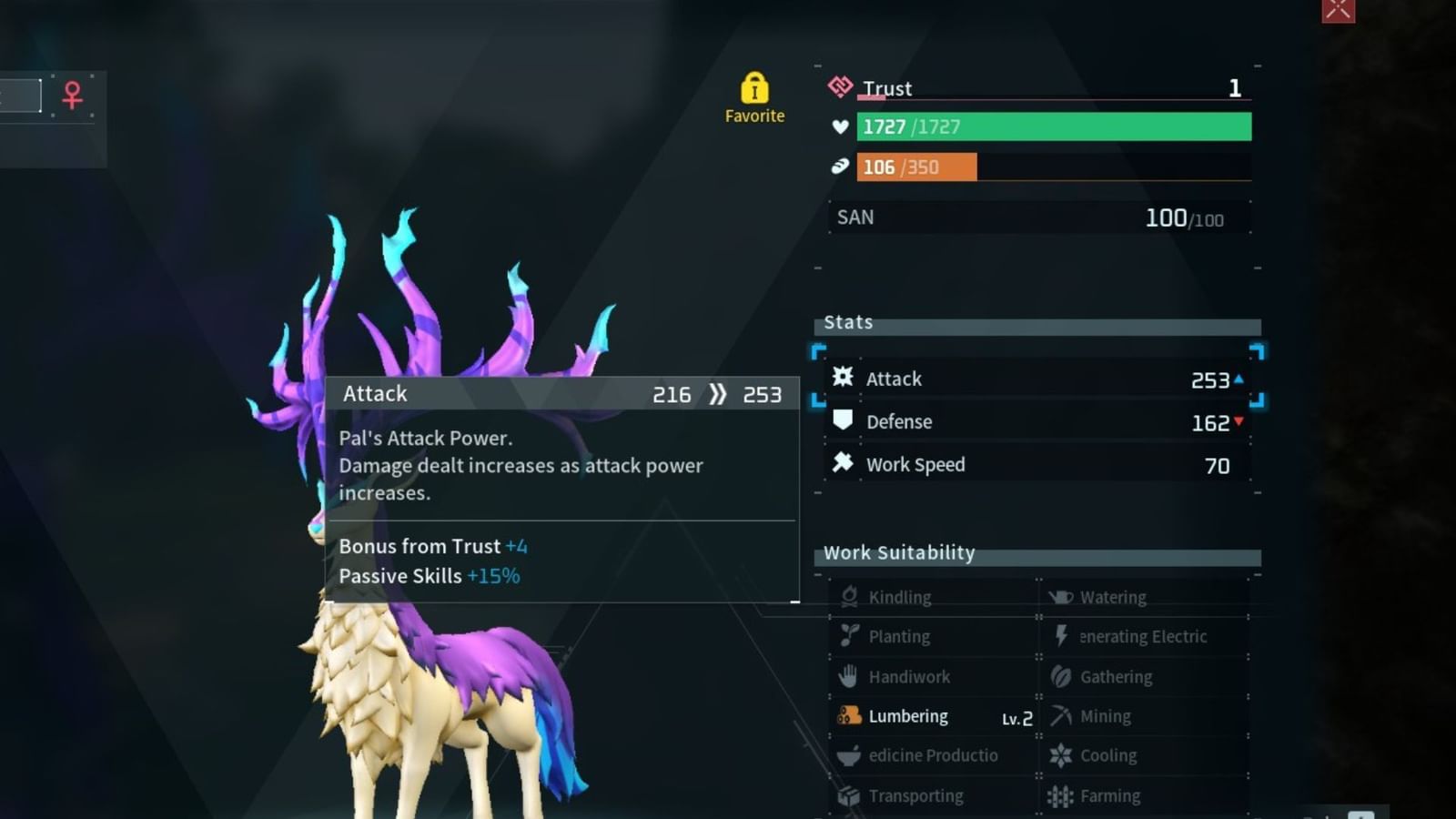Select the Work Speed hammer icon
The image size is (1456, 819).
843,464
